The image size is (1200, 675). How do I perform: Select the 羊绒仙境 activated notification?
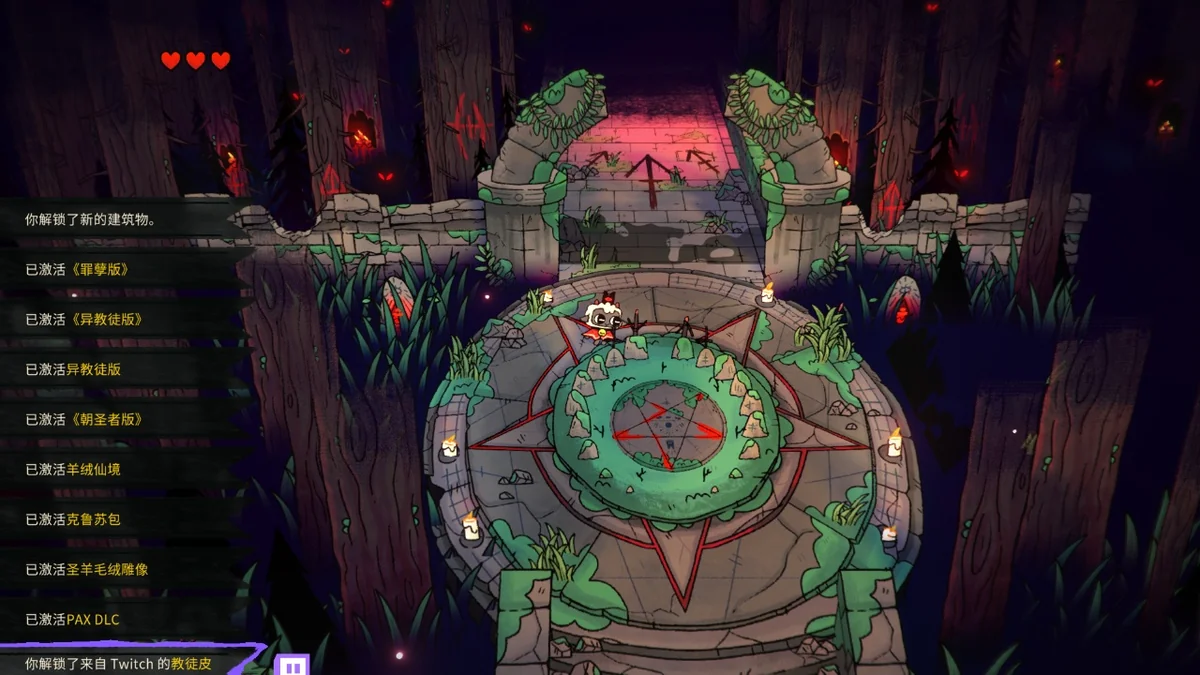coord(73,469)
